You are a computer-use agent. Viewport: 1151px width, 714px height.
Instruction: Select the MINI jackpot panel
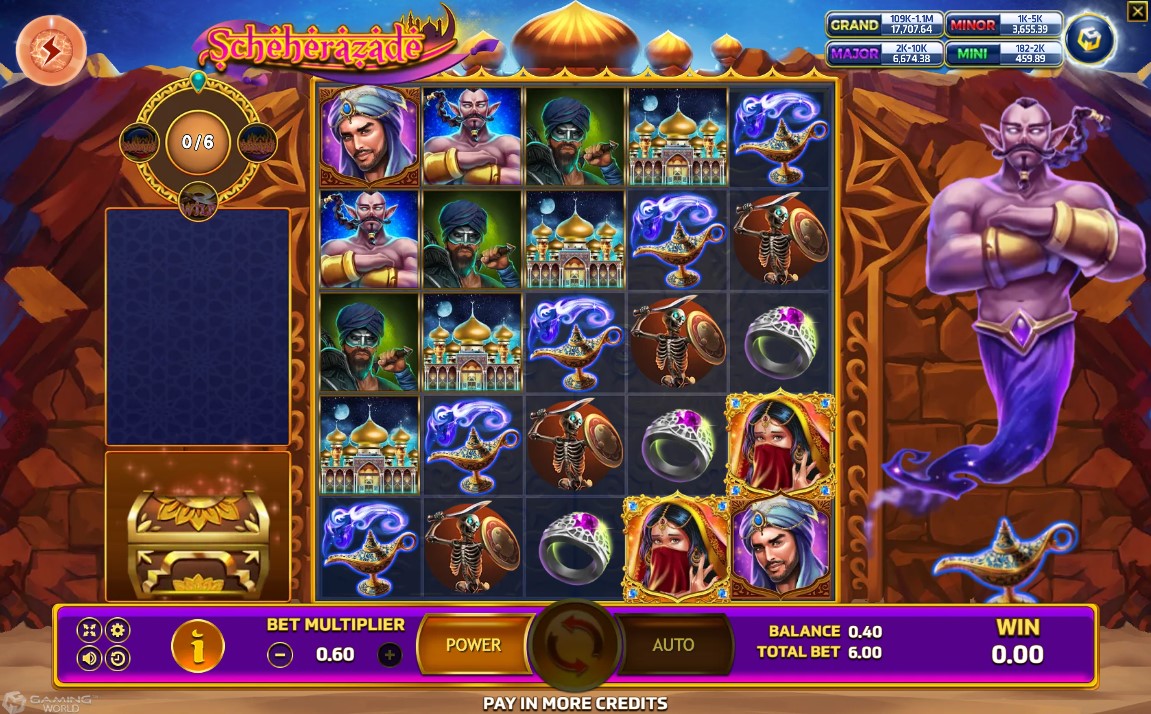pyautogui.click(x=1003, y=53)
